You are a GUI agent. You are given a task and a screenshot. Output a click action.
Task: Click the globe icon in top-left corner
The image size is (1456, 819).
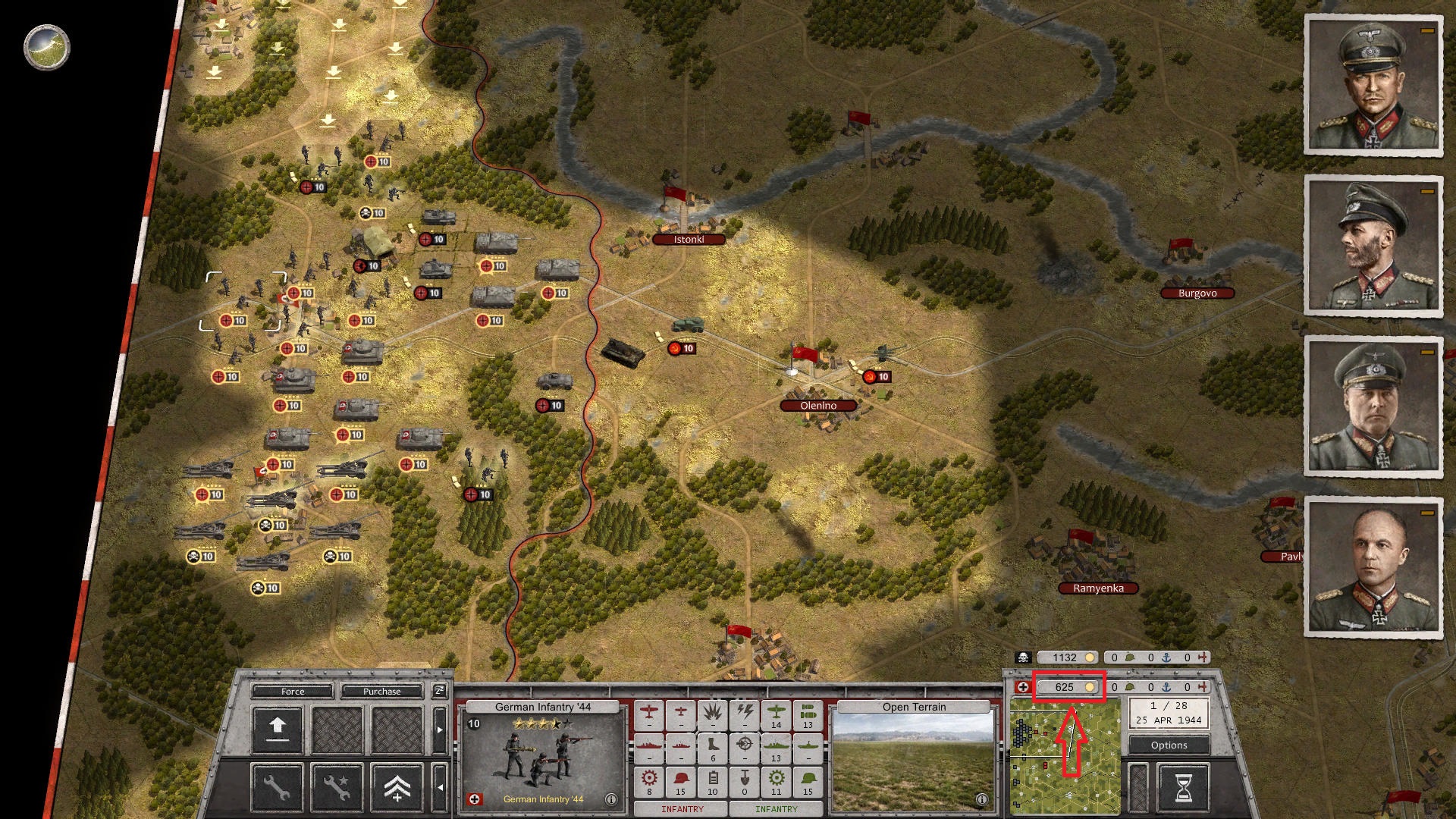point(47,47)
